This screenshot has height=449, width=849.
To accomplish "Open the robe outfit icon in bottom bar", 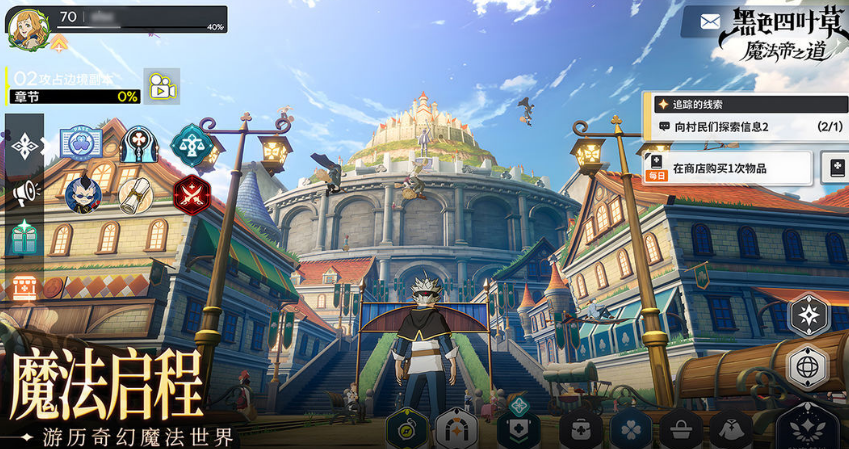I will pyautogui.click(x=732, y=430).
